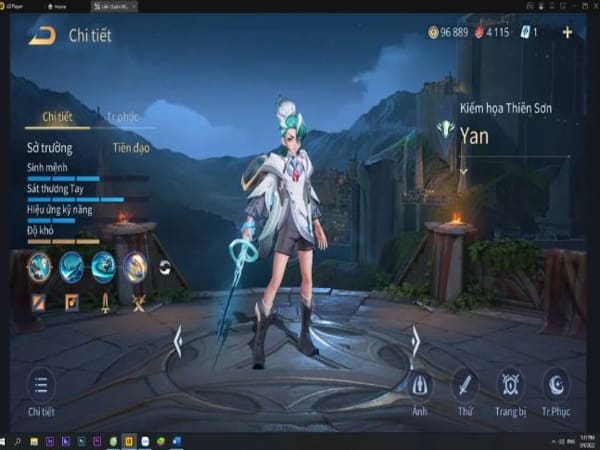Click the circular refresh arrows icon
The width and height of the screenshot is (600, 450).
pyautogui.click(x=165, y=267)
